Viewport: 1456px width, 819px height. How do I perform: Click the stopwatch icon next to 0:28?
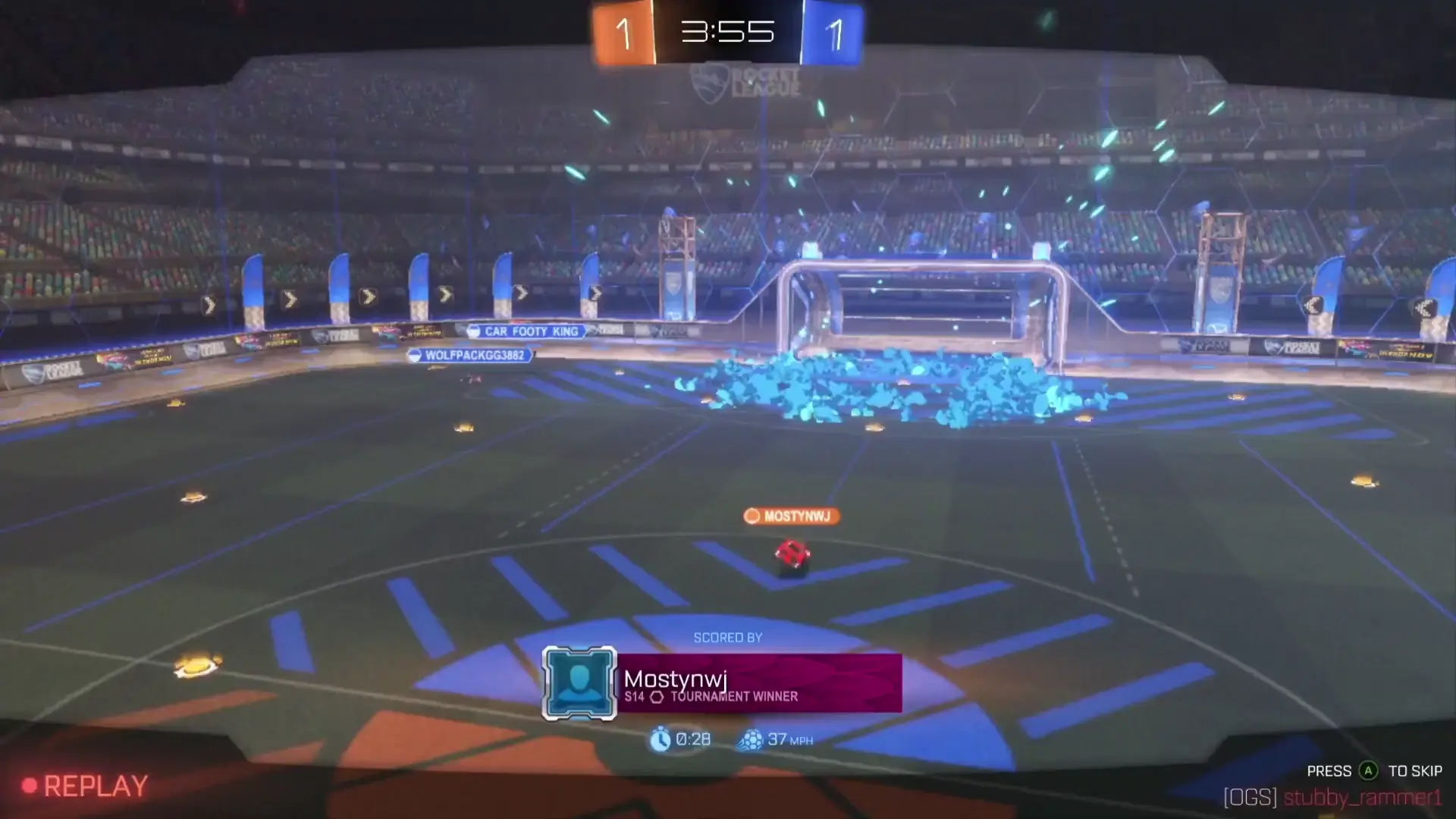coord(659,739)
